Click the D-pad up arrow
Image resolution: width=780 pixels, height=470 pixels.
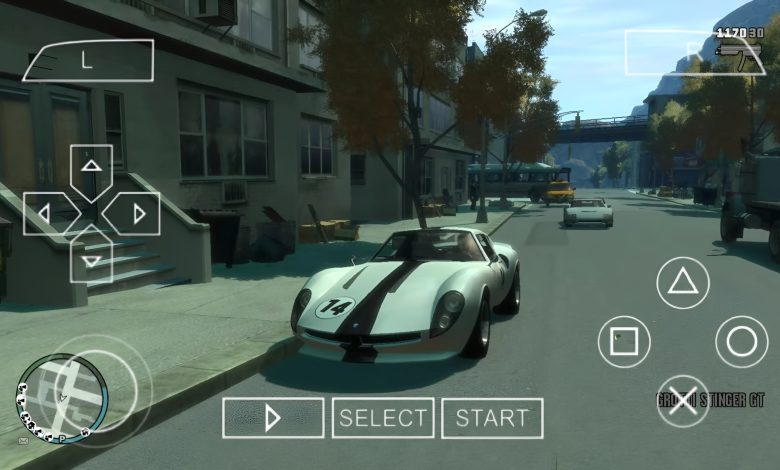[91, 167]
